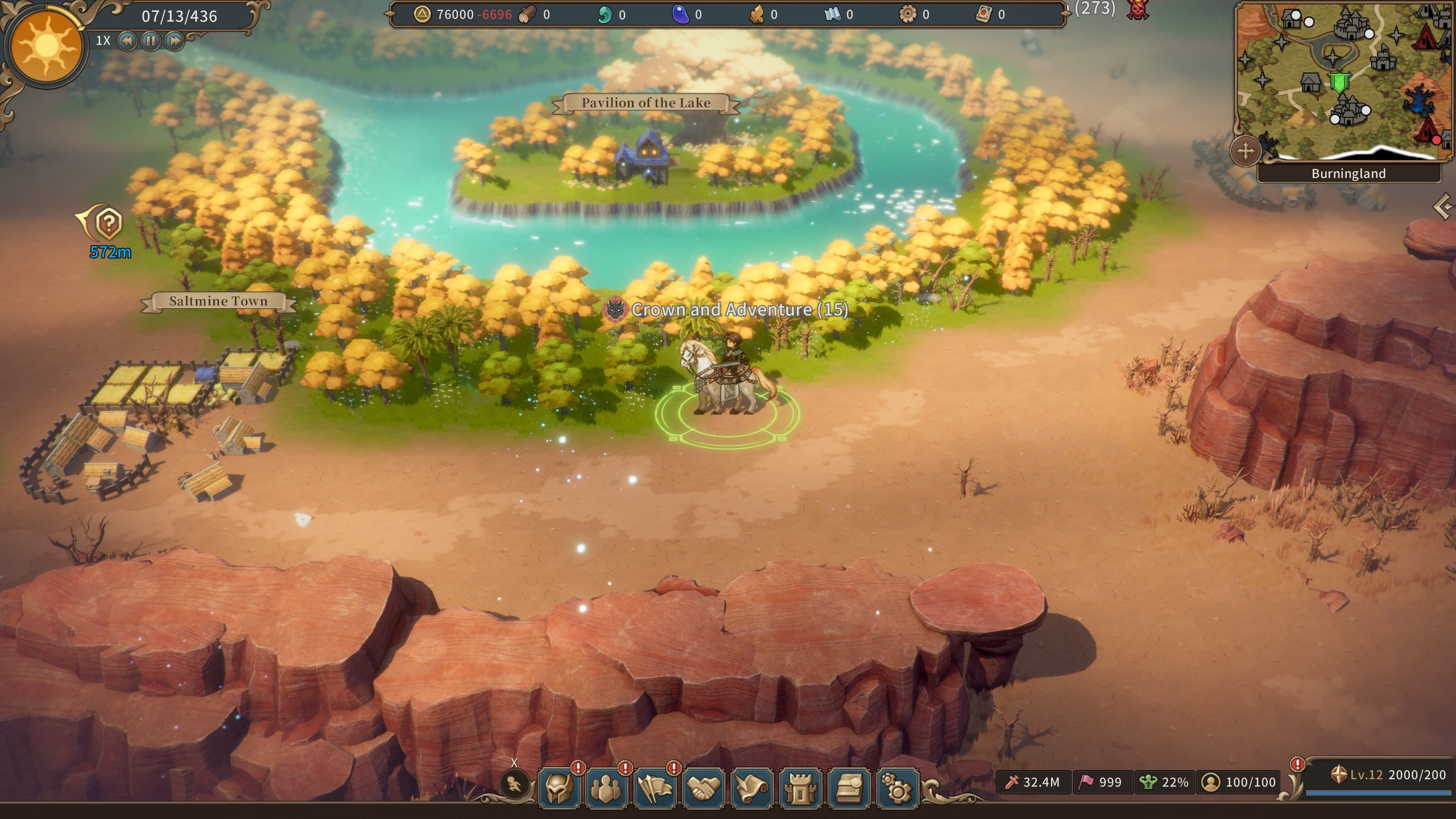Open the scroll with quill menu
1456x819 pixels.
pyautogui.click(x=752, y=788)
